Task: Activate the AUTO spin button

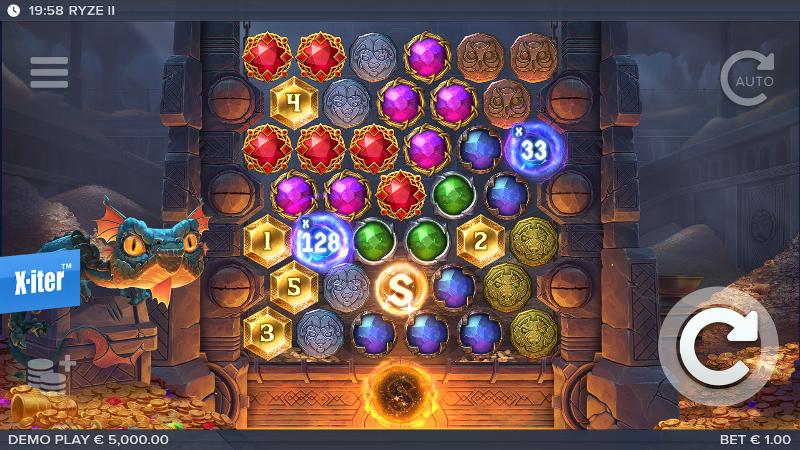Action: pyautogui.click(x=747, y=77)
